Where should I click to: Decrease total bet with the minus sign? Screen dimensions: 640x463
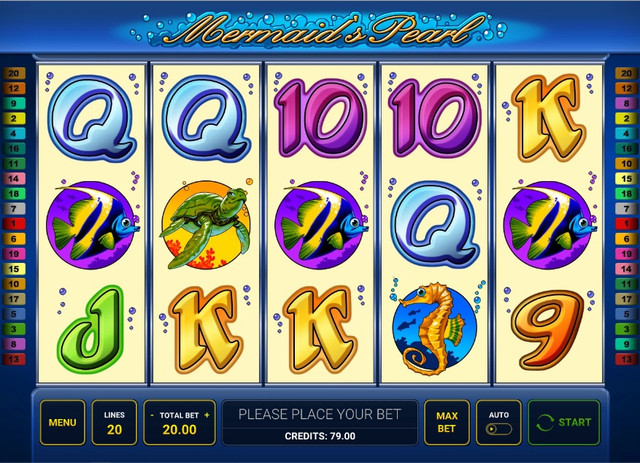point(151,414)
